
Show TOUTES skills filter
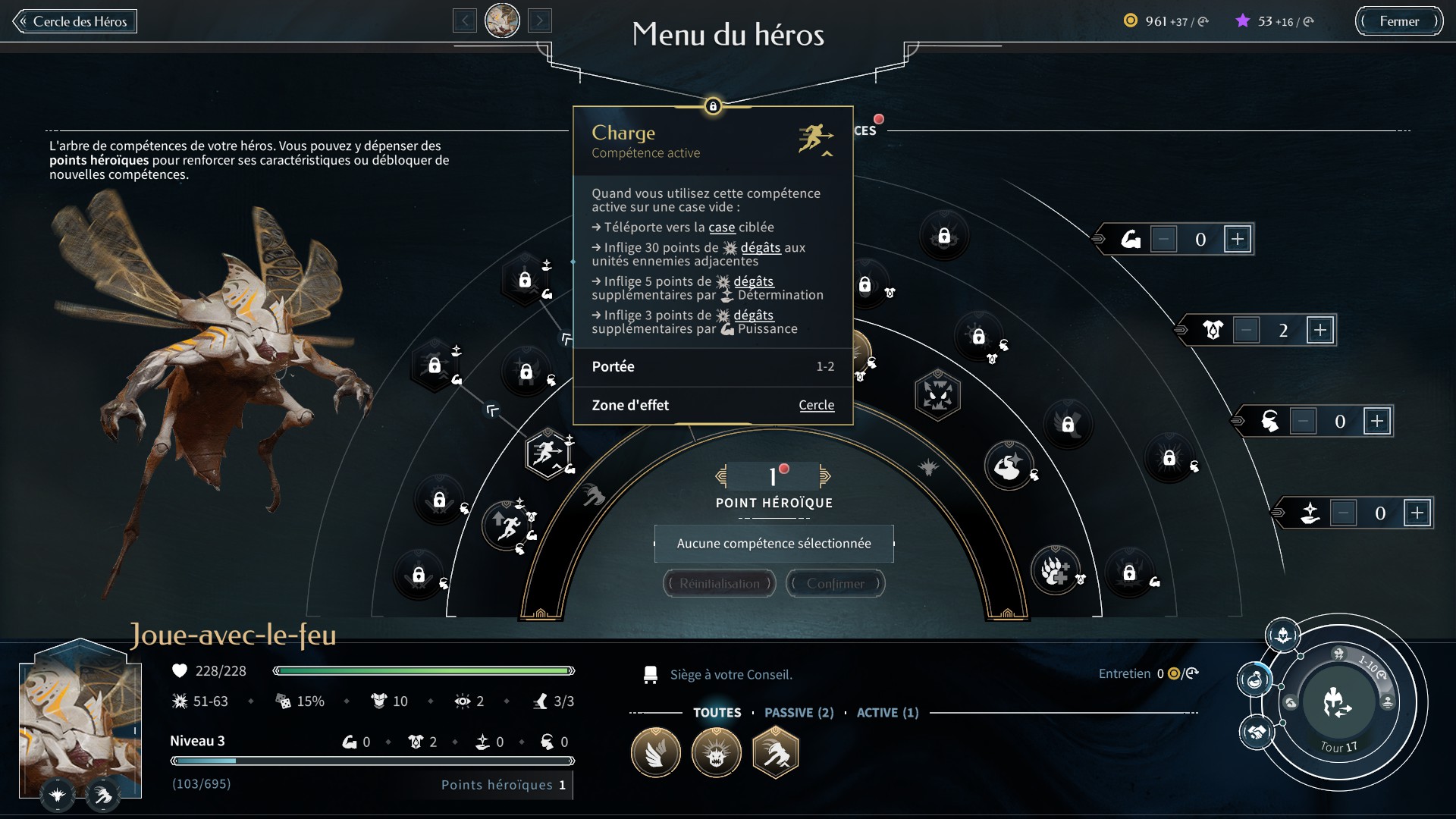[x=717, y=713]
